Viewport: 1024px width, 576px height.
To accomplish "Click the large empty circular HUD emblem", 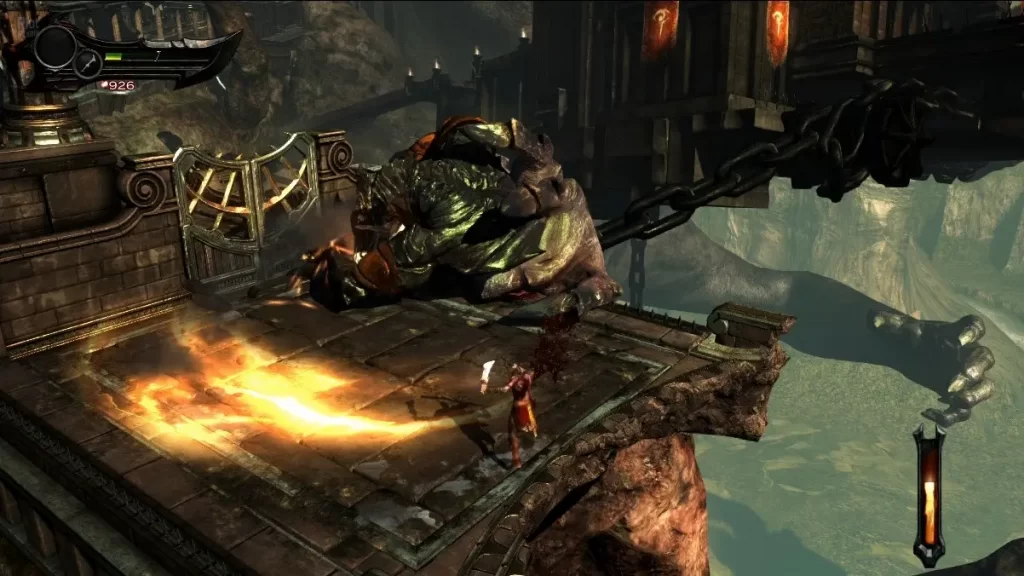I will pyautogui.click(x=55, y=45).
